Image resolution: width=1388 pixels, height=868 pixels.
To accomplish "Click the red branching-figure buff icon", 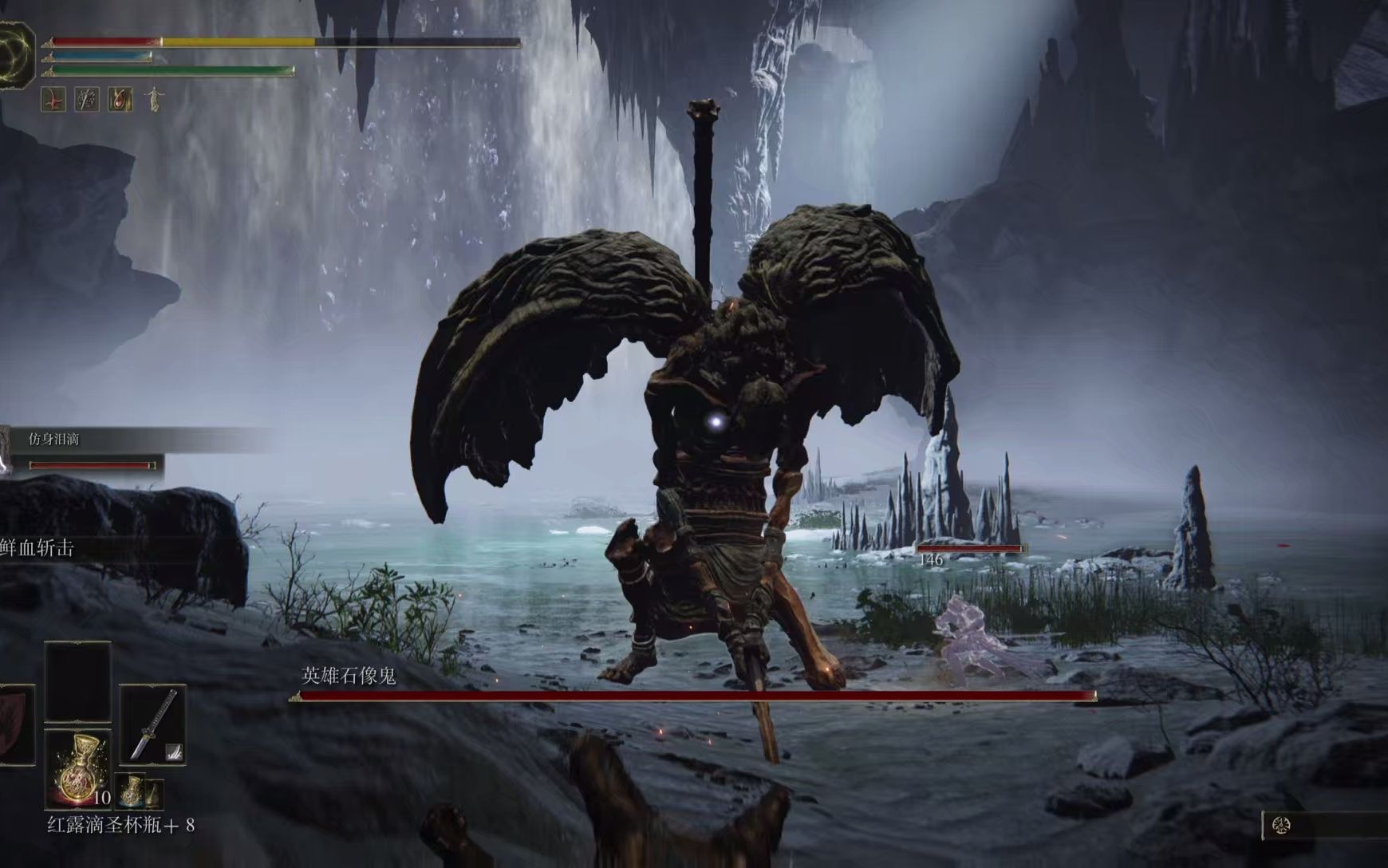I will point(53,100).
